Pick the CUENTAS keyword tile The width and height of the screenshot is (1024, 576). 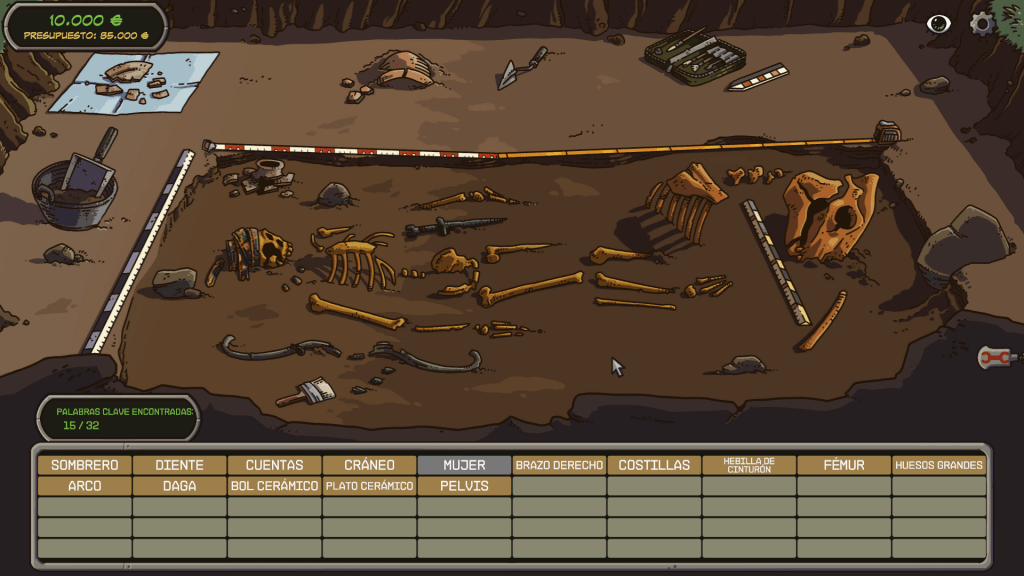[275, 465]
